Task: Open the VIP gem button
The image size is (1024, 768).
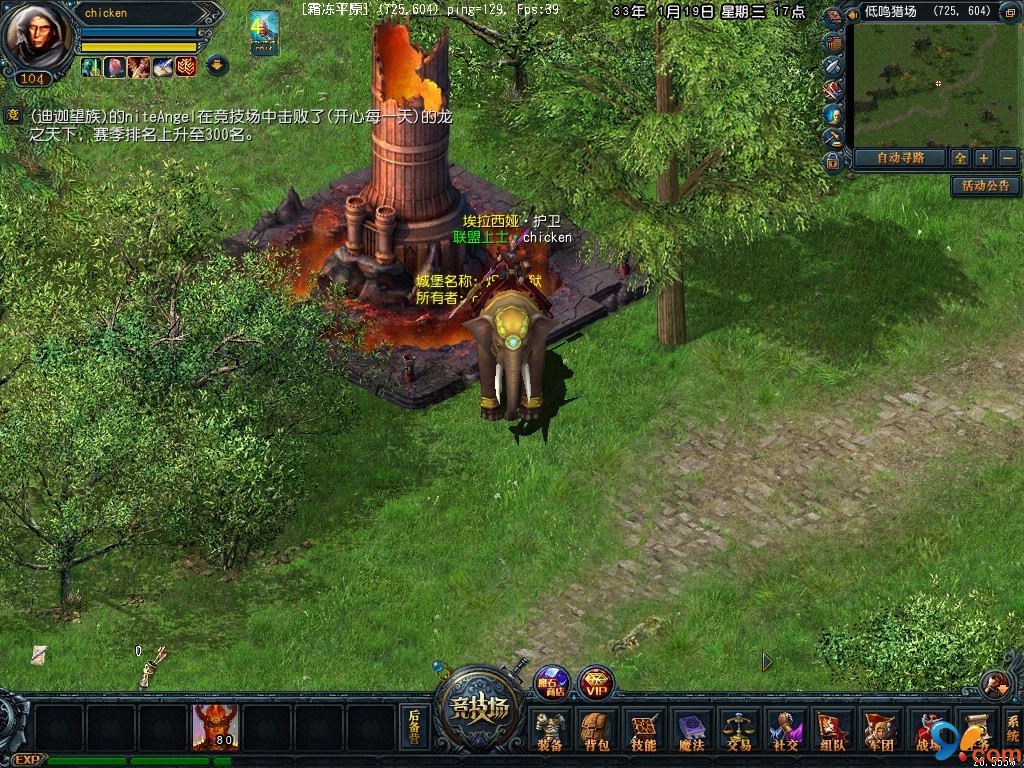Action: [x=597, y=683]
